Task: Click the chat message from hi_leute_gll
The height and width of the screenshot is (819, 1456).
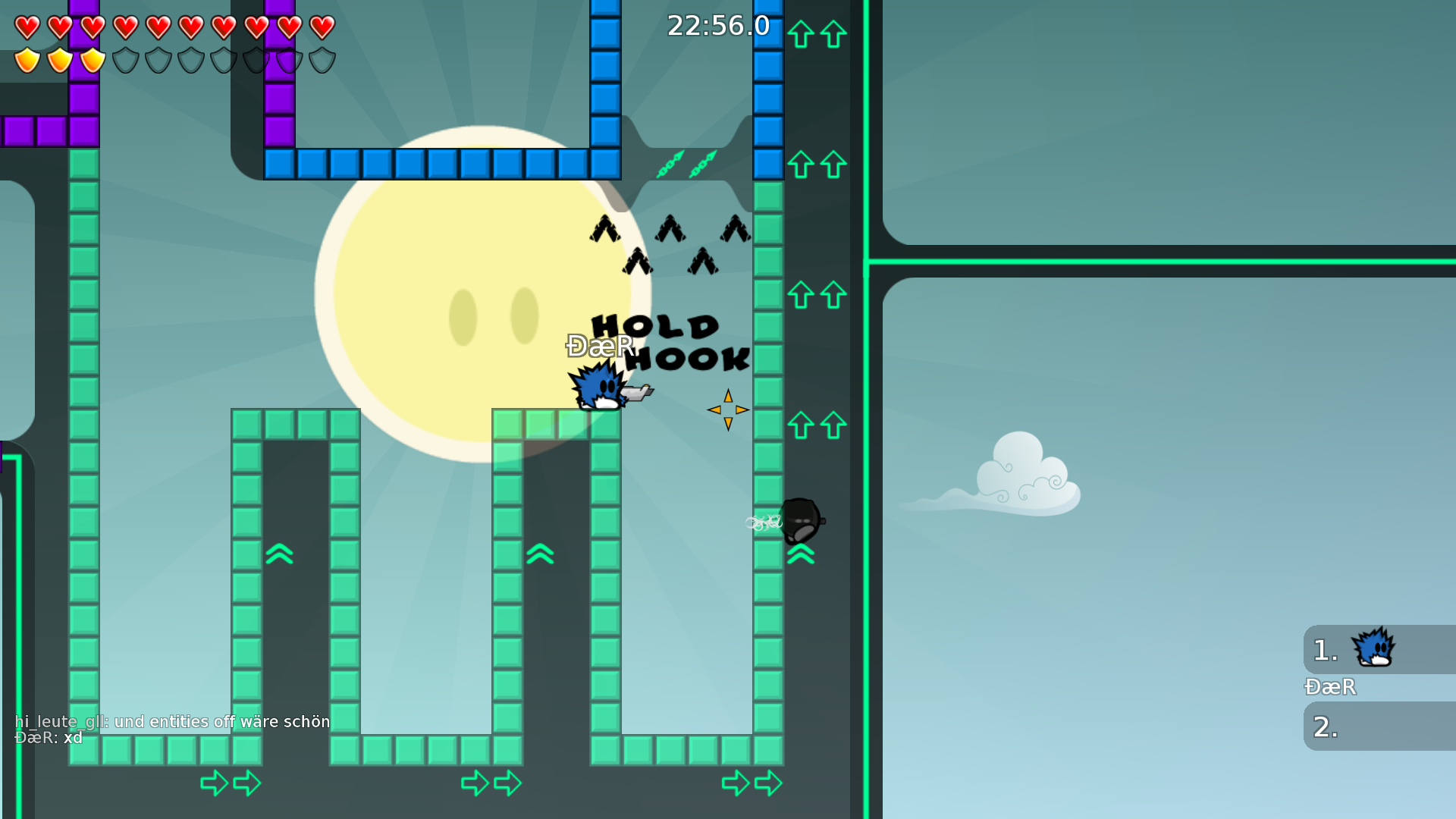Action: click(172, 721)
